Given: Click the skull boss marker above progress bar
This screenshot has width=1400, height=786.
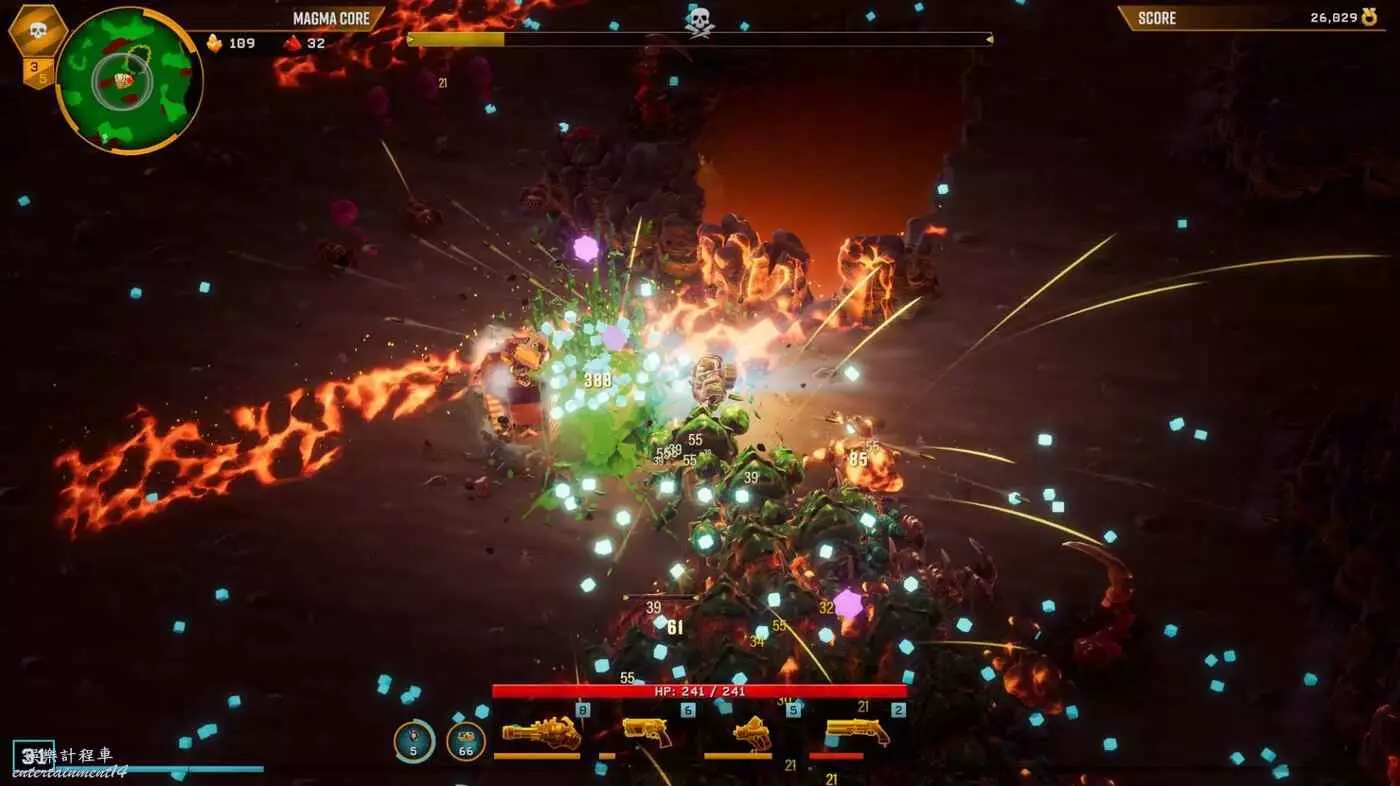Looking at the screenshot, I should (699, 20).
